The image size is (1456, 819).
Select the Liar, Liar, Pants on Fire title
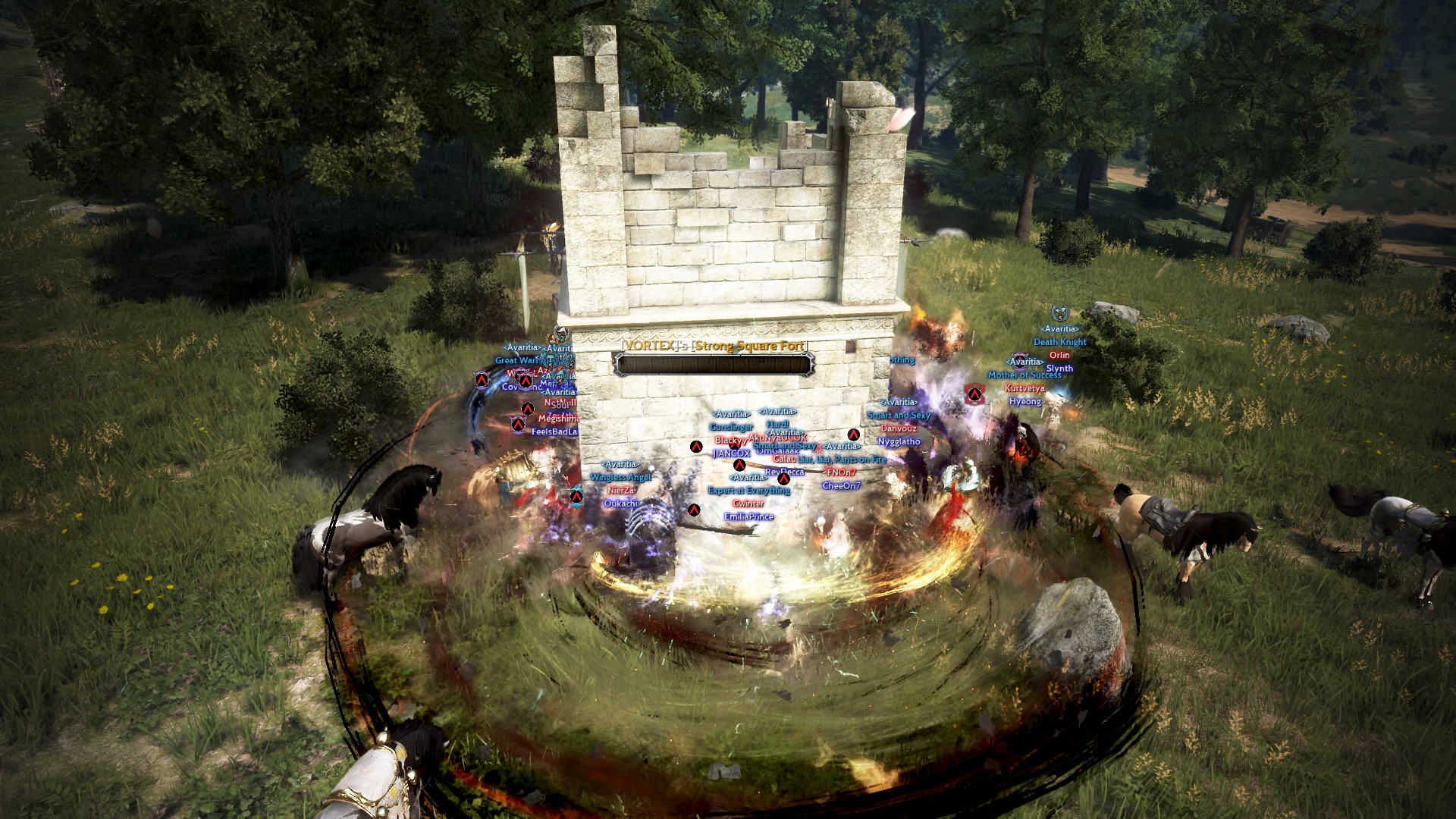(842, 460)
